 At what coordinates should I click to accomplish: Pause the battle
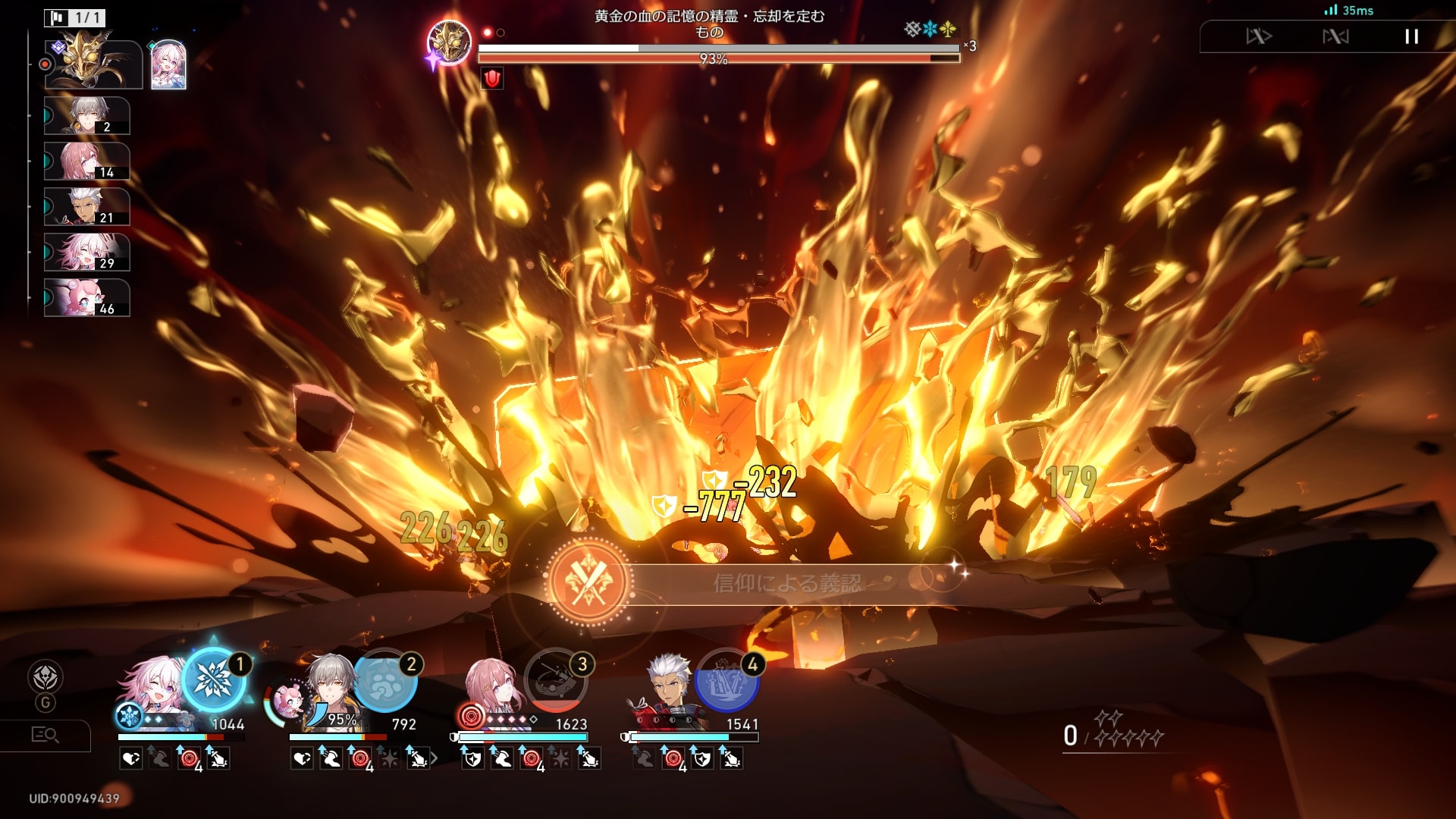pos(1410,36)
